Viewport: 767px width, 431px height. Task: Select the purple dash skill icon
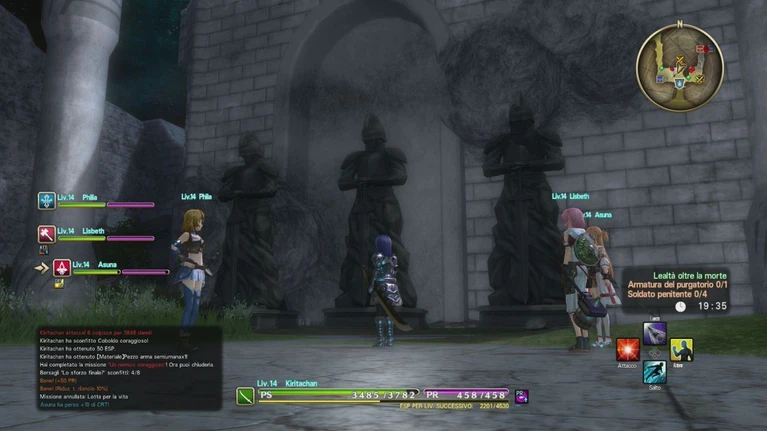655,334
